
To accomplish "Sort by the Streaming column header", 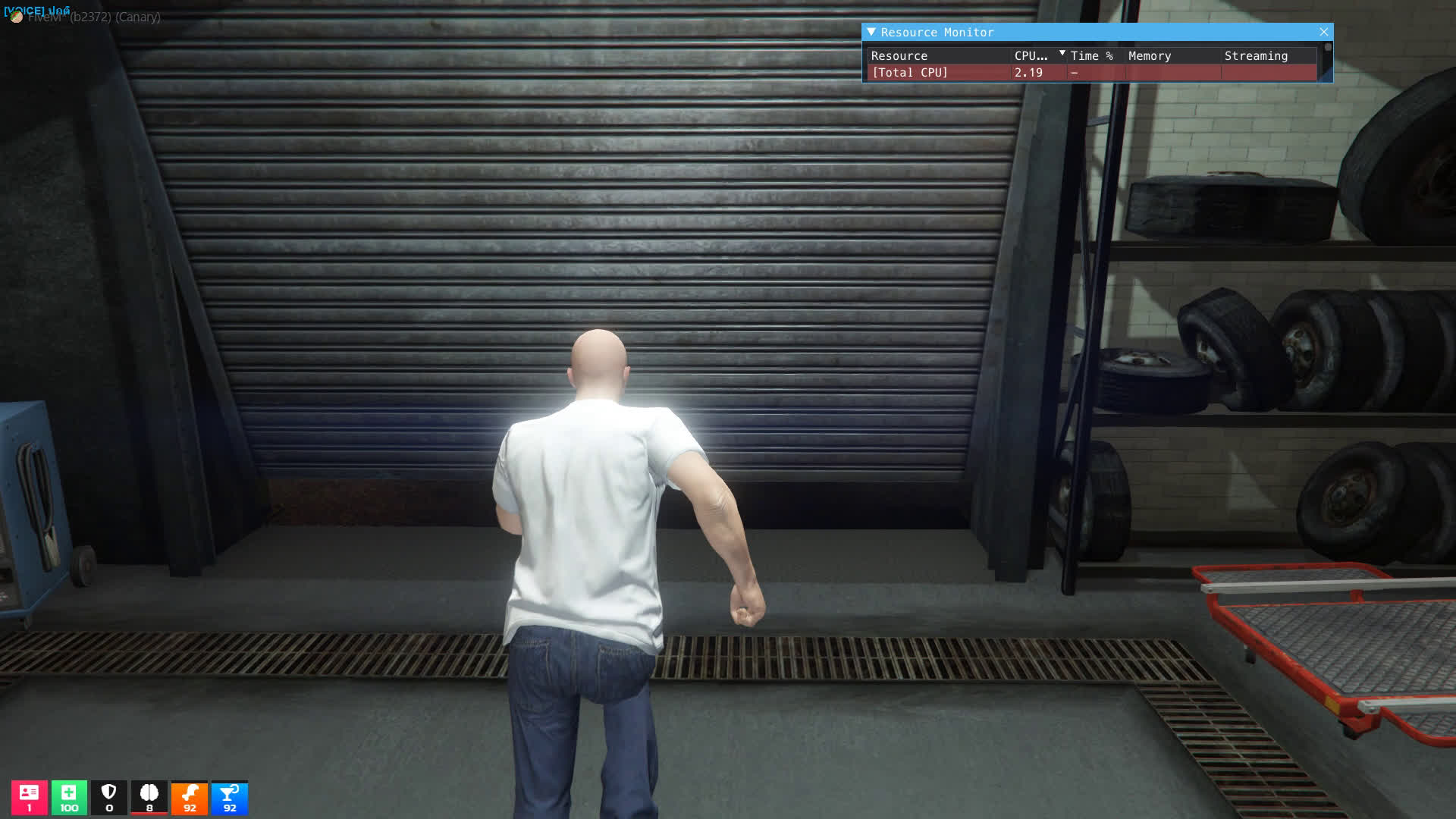I will (1255, 56).
